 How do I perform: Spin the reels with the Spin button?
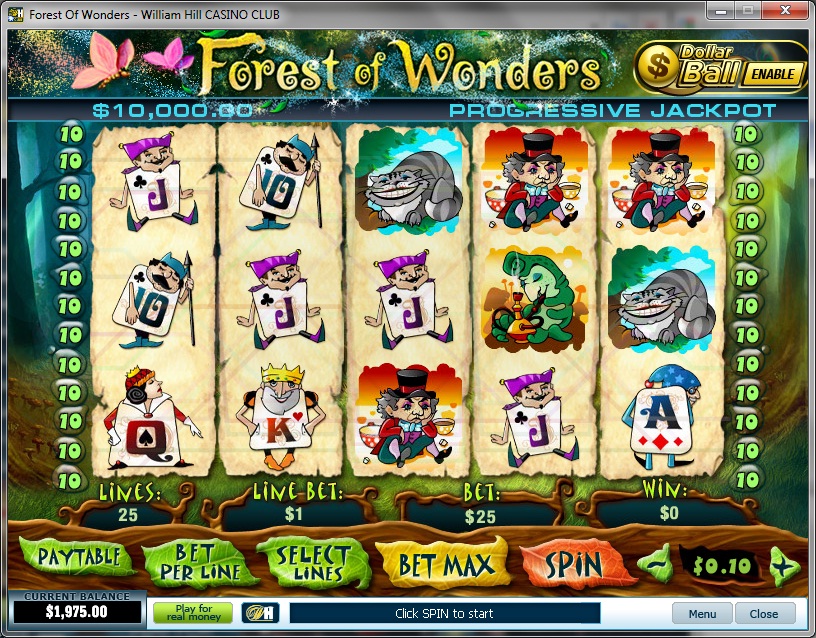[575, 565]
